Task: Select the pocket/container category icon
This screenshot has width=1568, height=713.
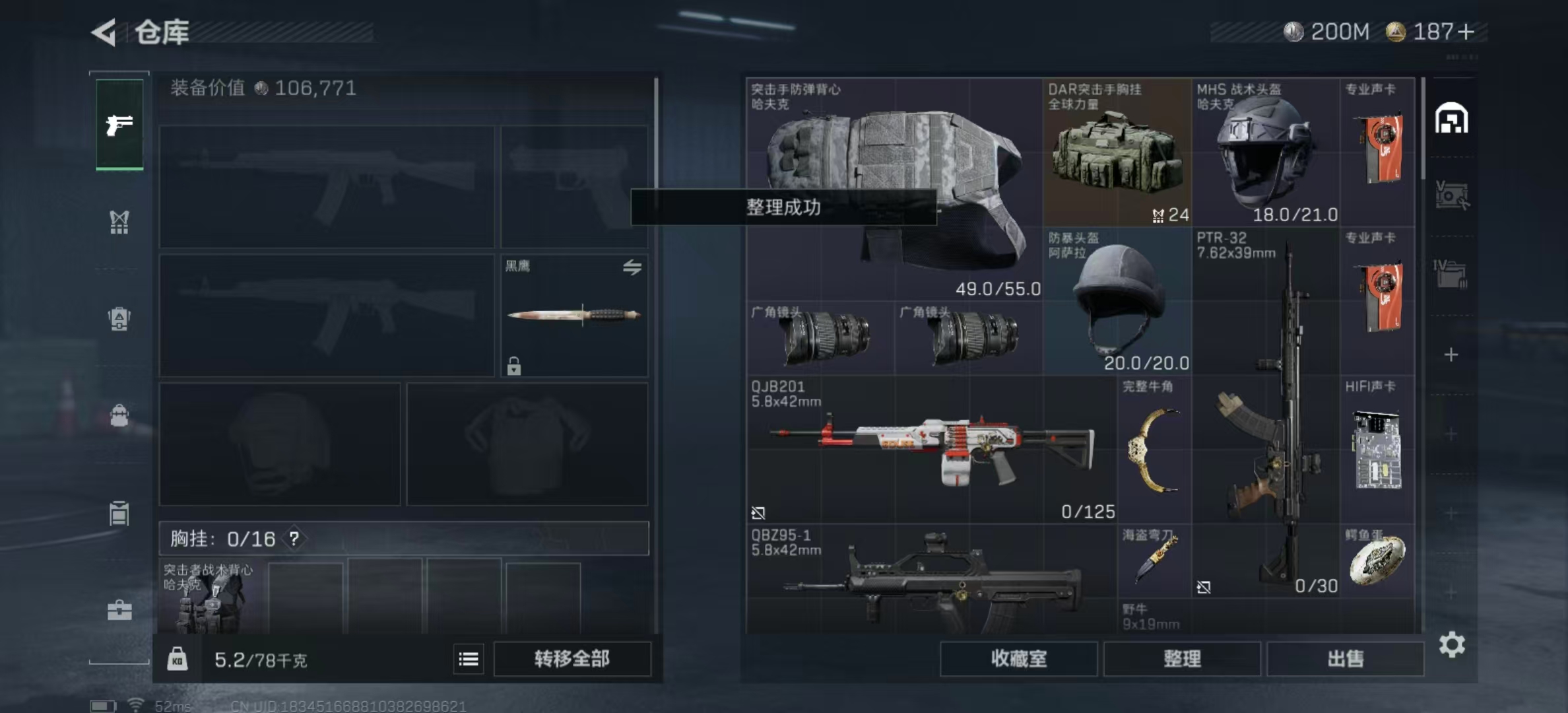Action: pos(119,514)
